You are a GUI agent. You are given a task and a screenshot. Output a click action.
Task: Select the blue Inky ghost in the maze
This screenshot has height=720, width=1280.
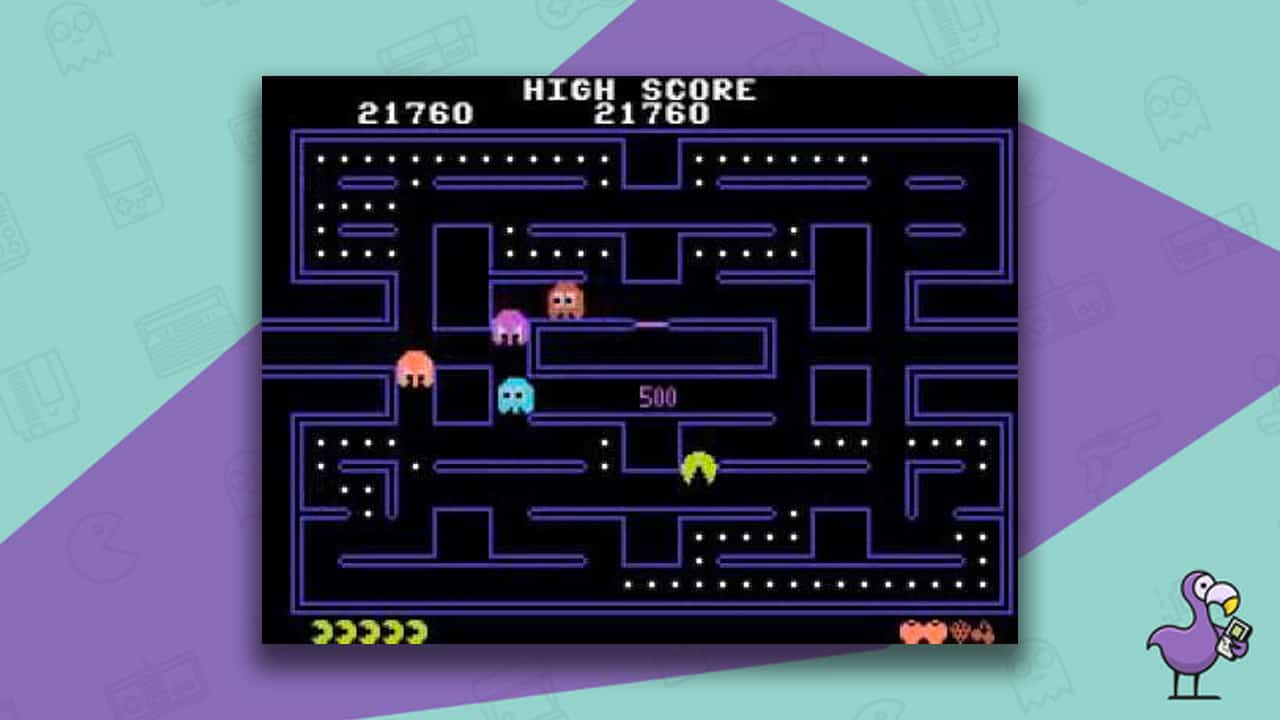point(514,394)
